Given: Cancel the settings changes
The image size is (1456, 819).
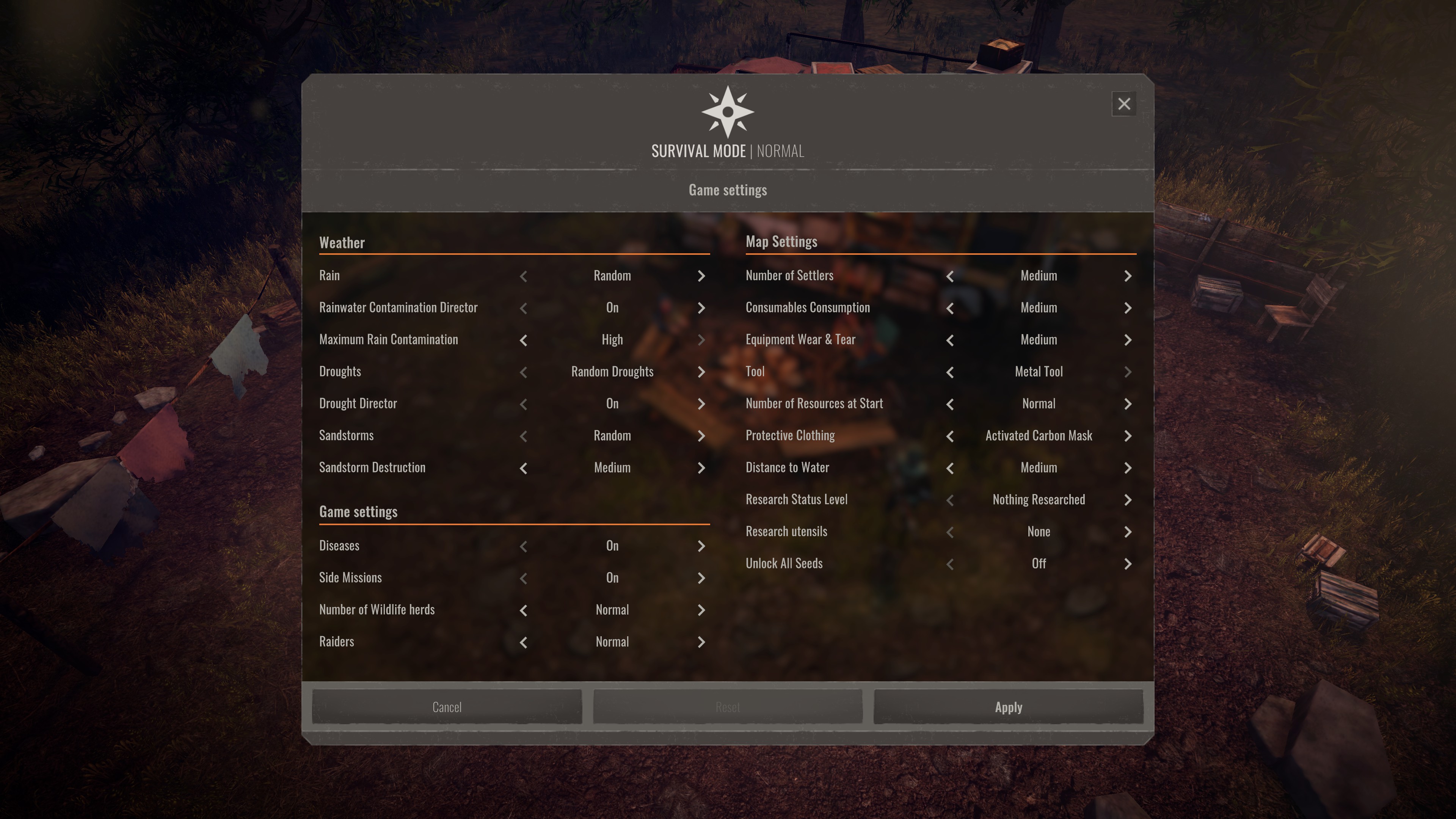Looking at the screenshot, I should pos(447,707).
